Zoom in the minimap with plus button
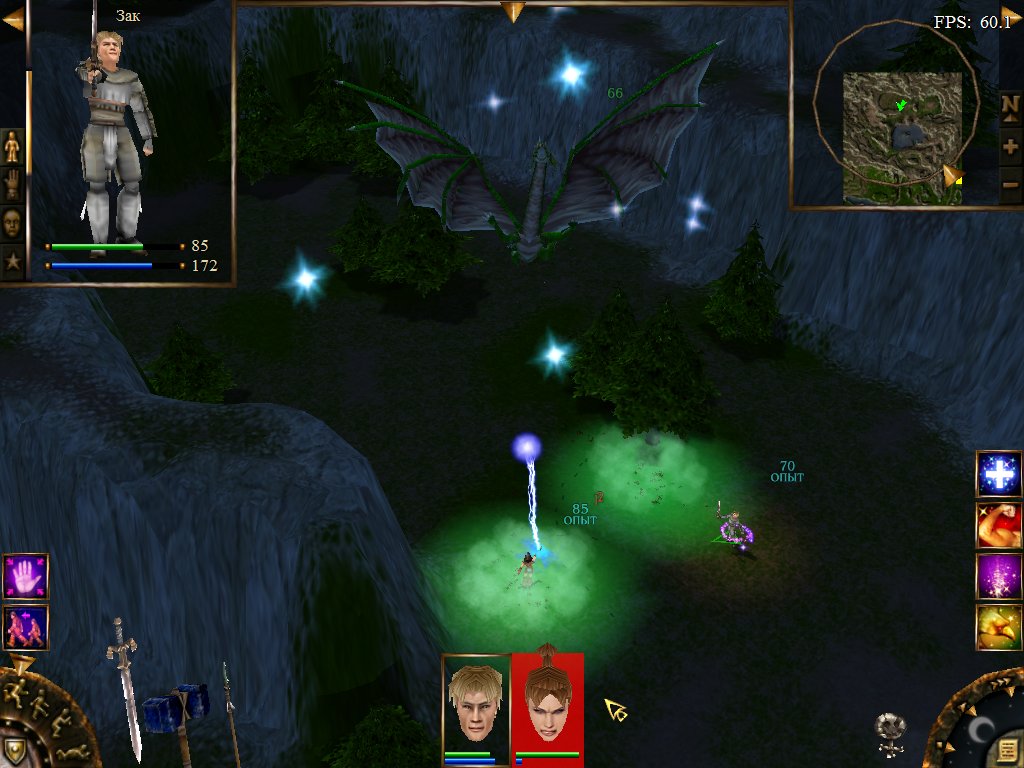This screenshot has width=1024, height=768. click(x=1010, y=146)
